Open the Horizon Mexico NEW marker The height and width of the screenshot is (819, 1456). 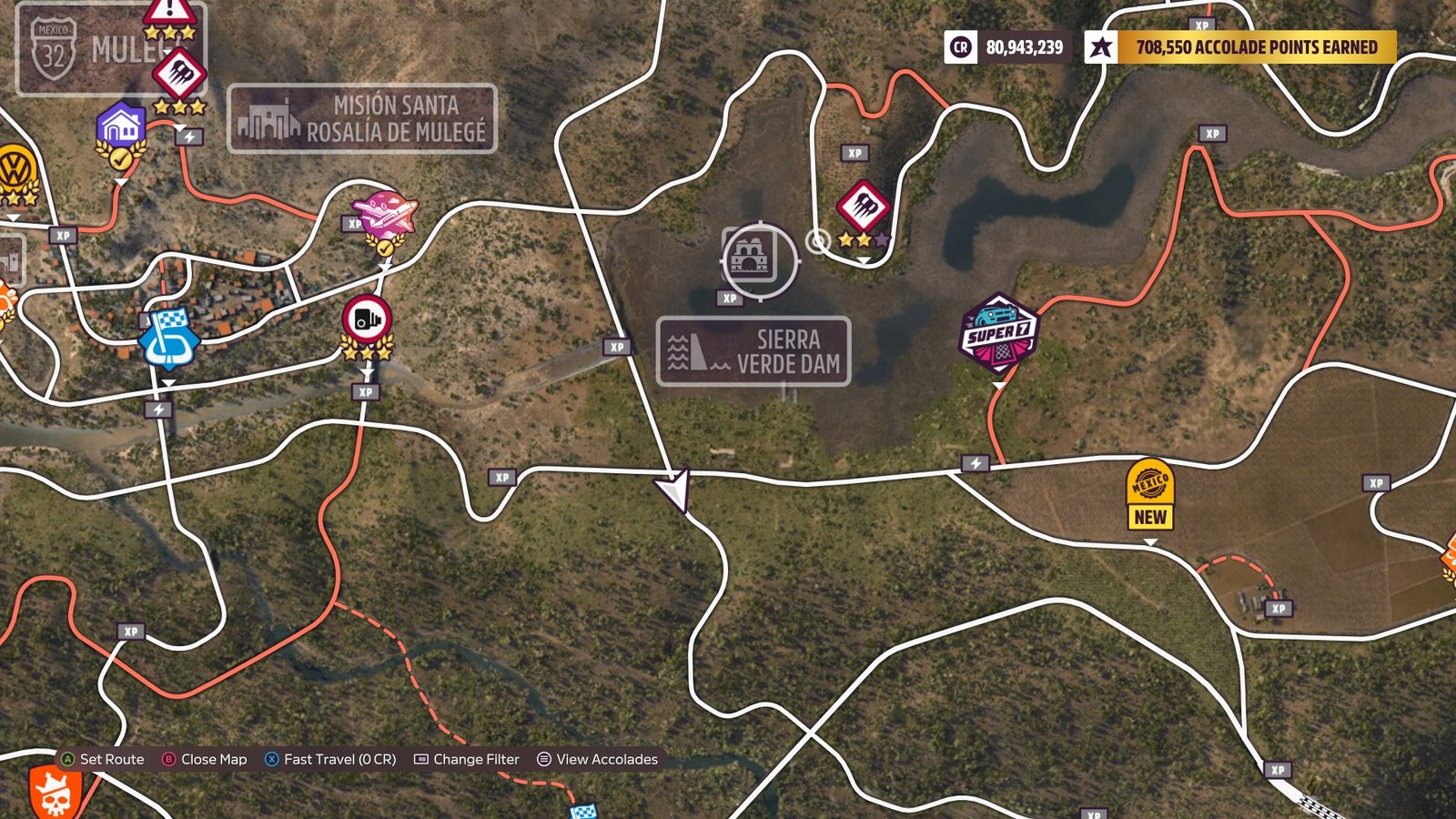click(1149, 495)
